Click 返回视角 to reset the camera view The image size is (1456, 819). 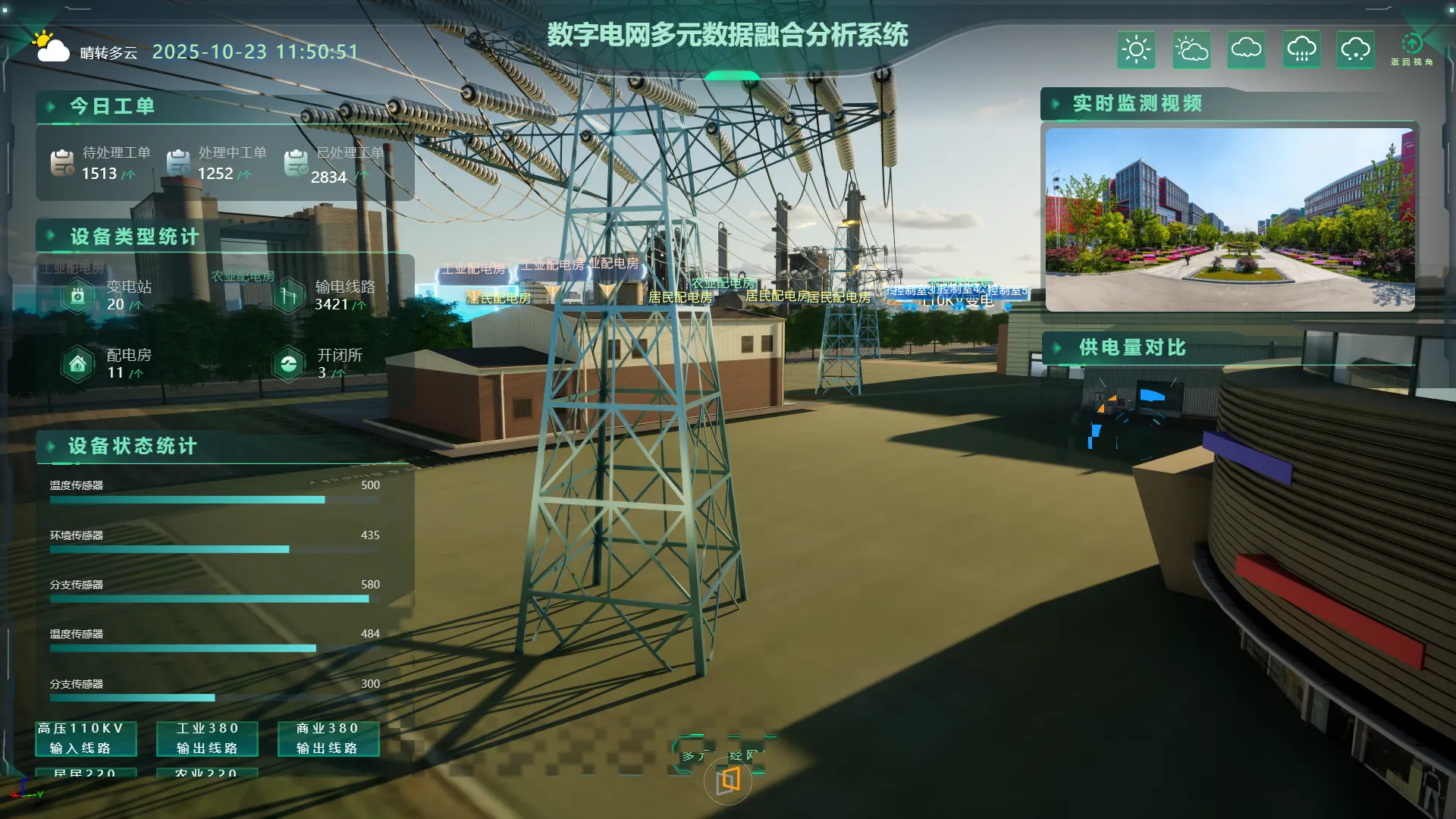pos(1411,49)
